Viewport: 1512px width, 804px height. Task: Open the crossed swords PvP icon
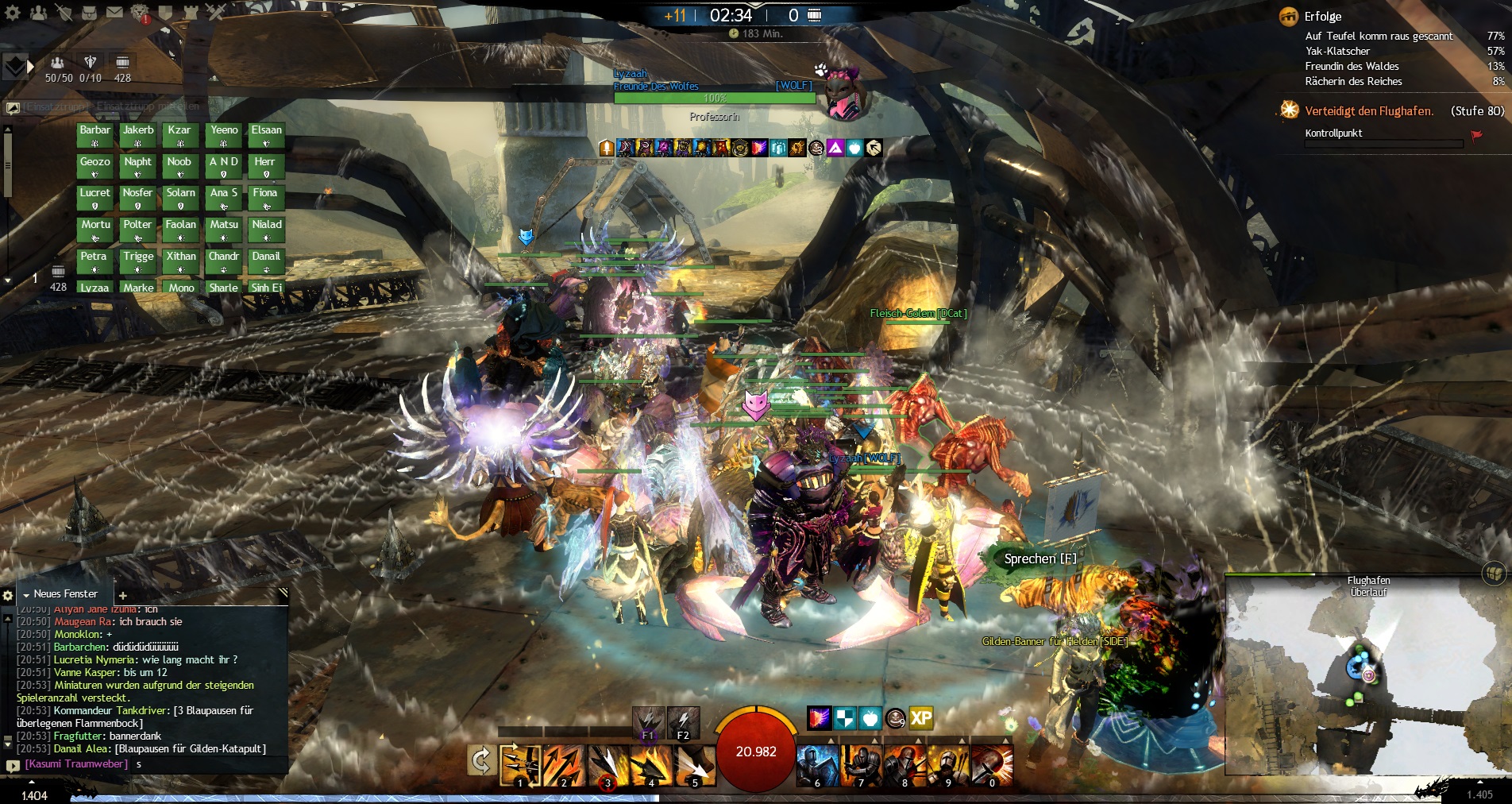216,13
